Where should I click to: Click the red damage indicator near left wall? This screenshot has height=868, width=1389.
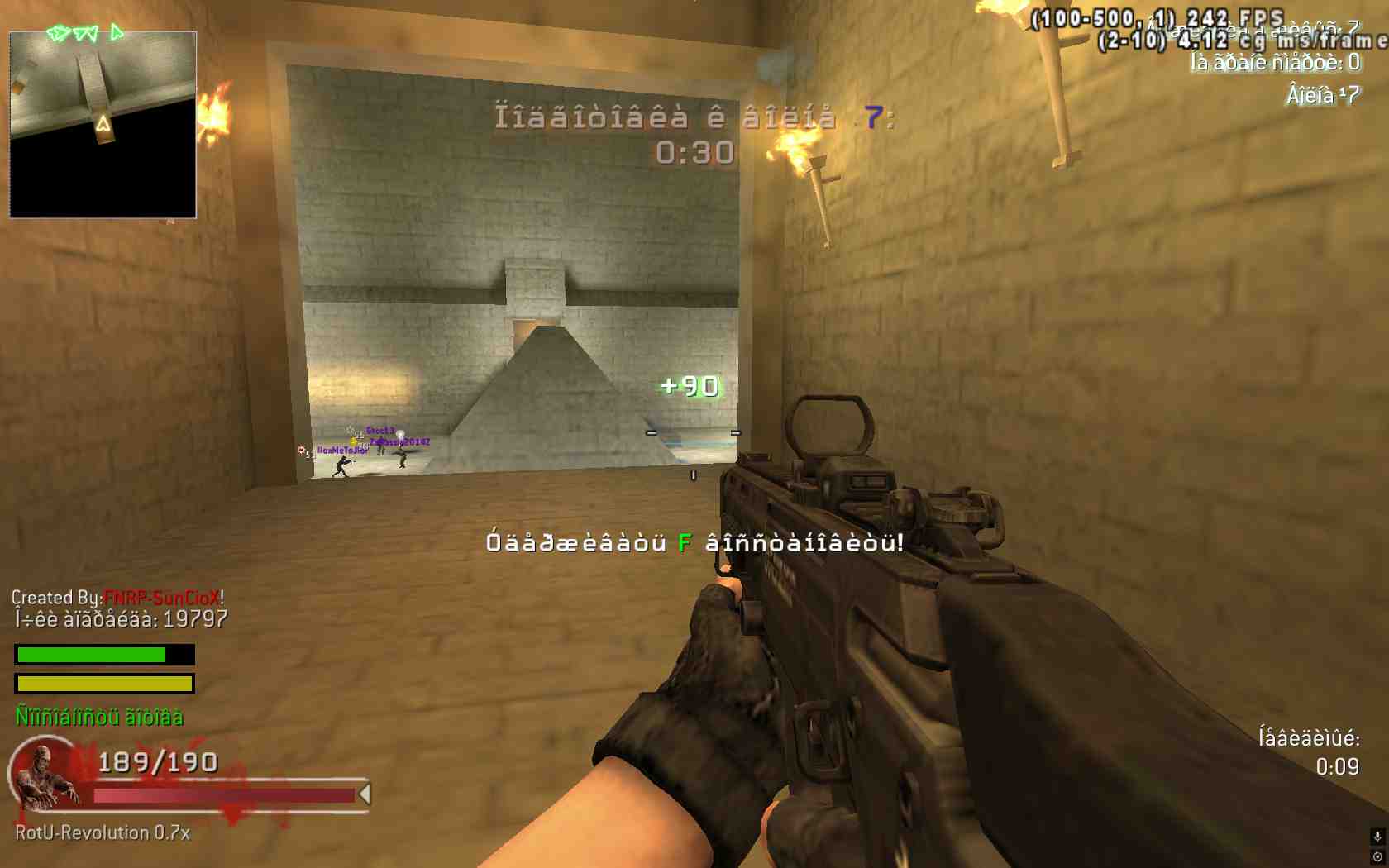click(x=300, y=449)
